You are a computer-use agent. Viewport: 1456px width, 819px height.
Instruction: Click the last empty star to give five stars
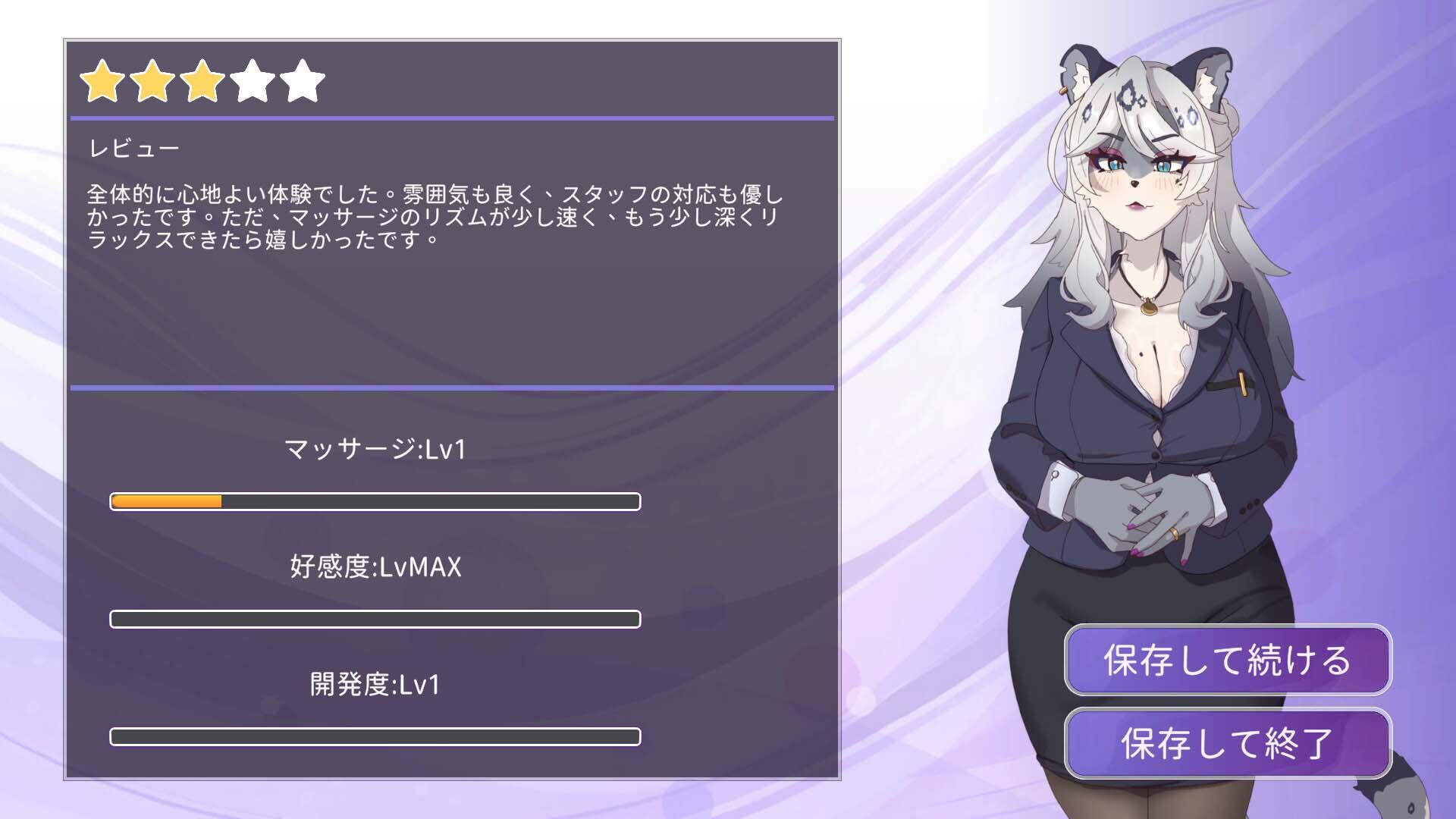[302, 81]
